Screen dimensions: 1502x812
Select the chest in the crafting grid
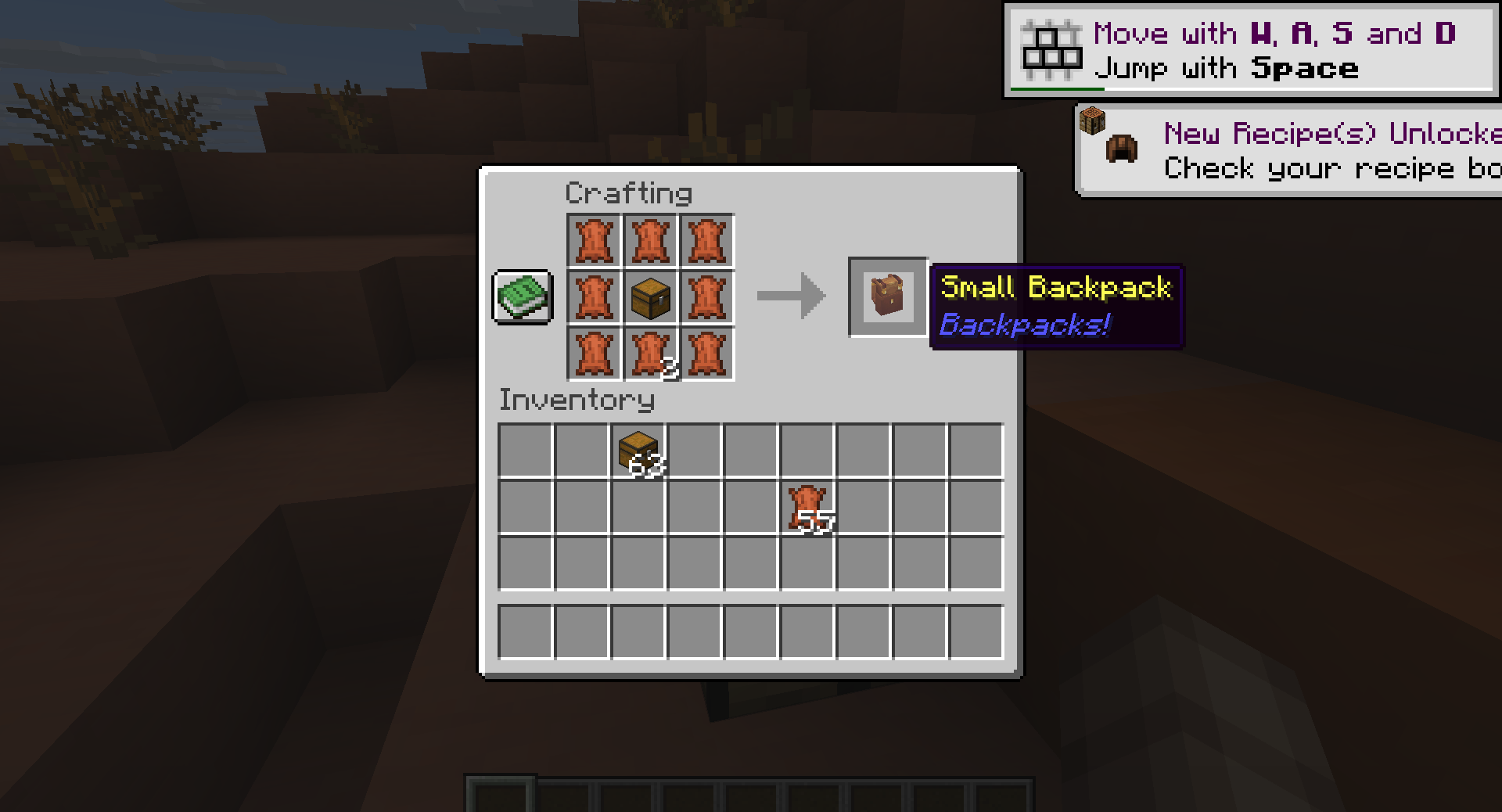click(650, 297)
